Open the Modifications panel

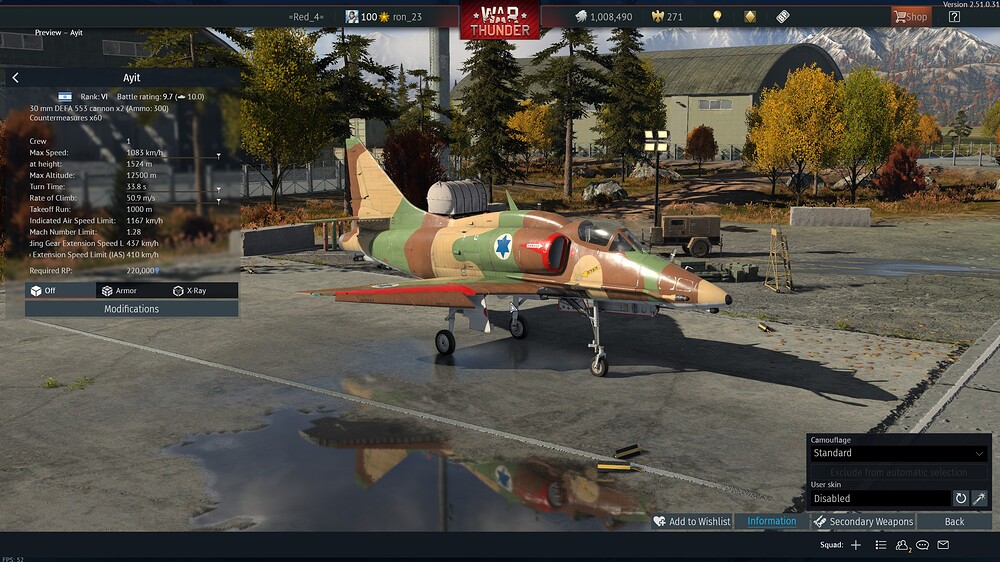click(x=132, y=309)
